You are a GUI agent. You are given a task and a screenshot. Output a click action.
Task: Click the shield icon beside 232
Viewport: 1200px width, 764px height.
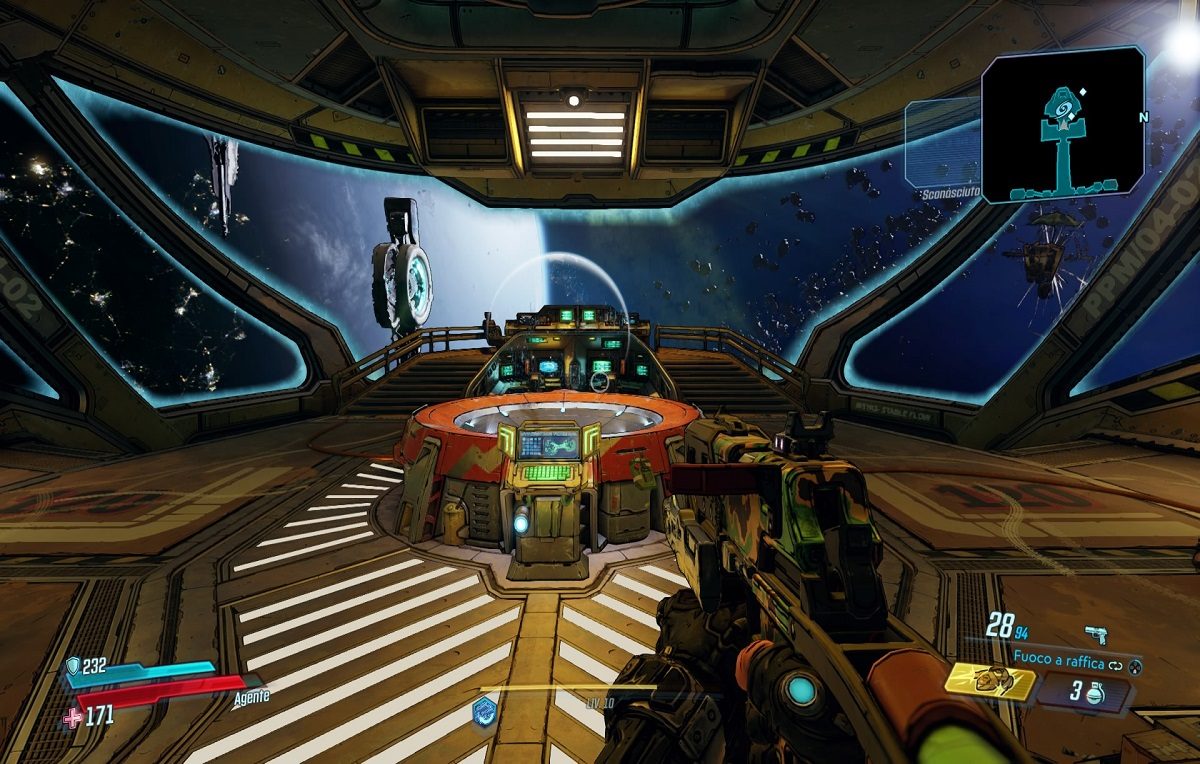pos(73,666)
